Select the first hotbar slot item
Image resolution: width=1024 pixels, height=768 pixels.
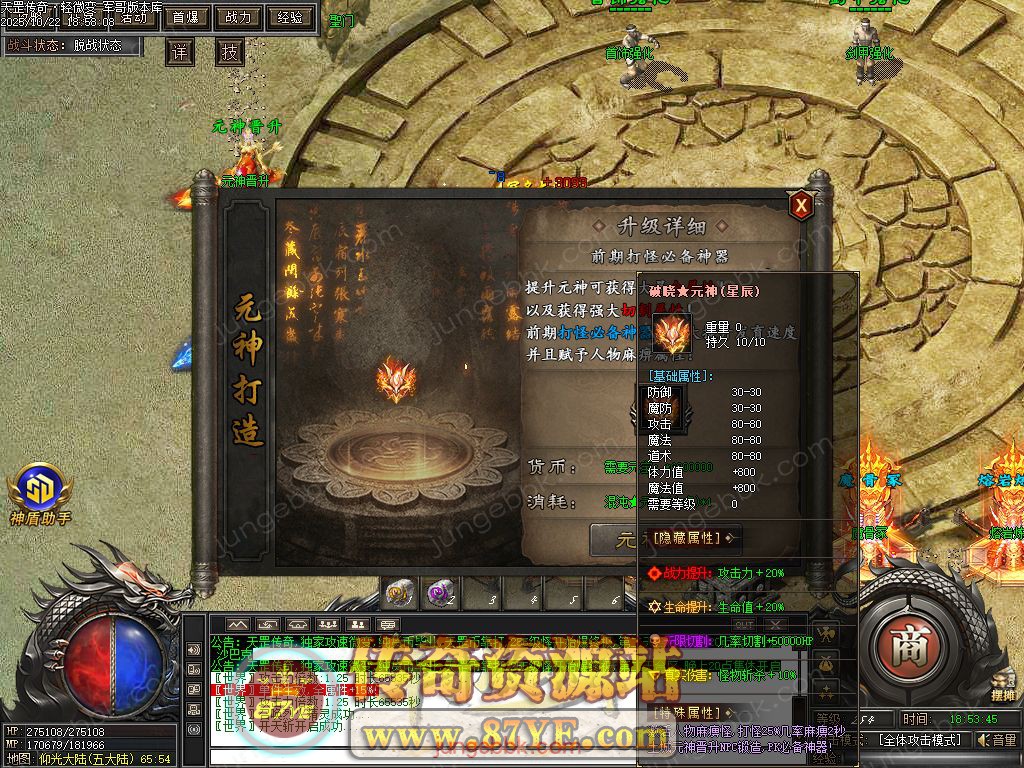pyautogui.click(x=400, y=595)
